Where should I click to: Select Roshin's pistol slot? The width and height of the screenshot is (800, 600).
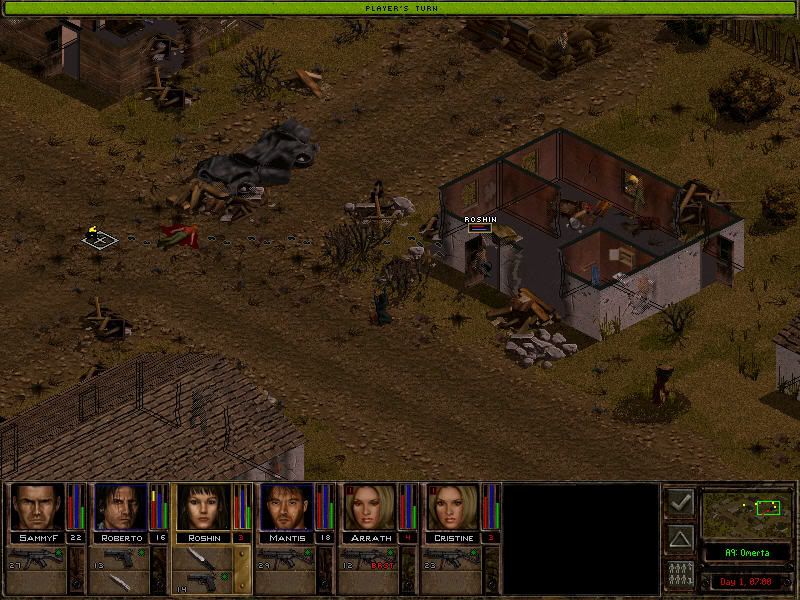(x=205, y=582)
